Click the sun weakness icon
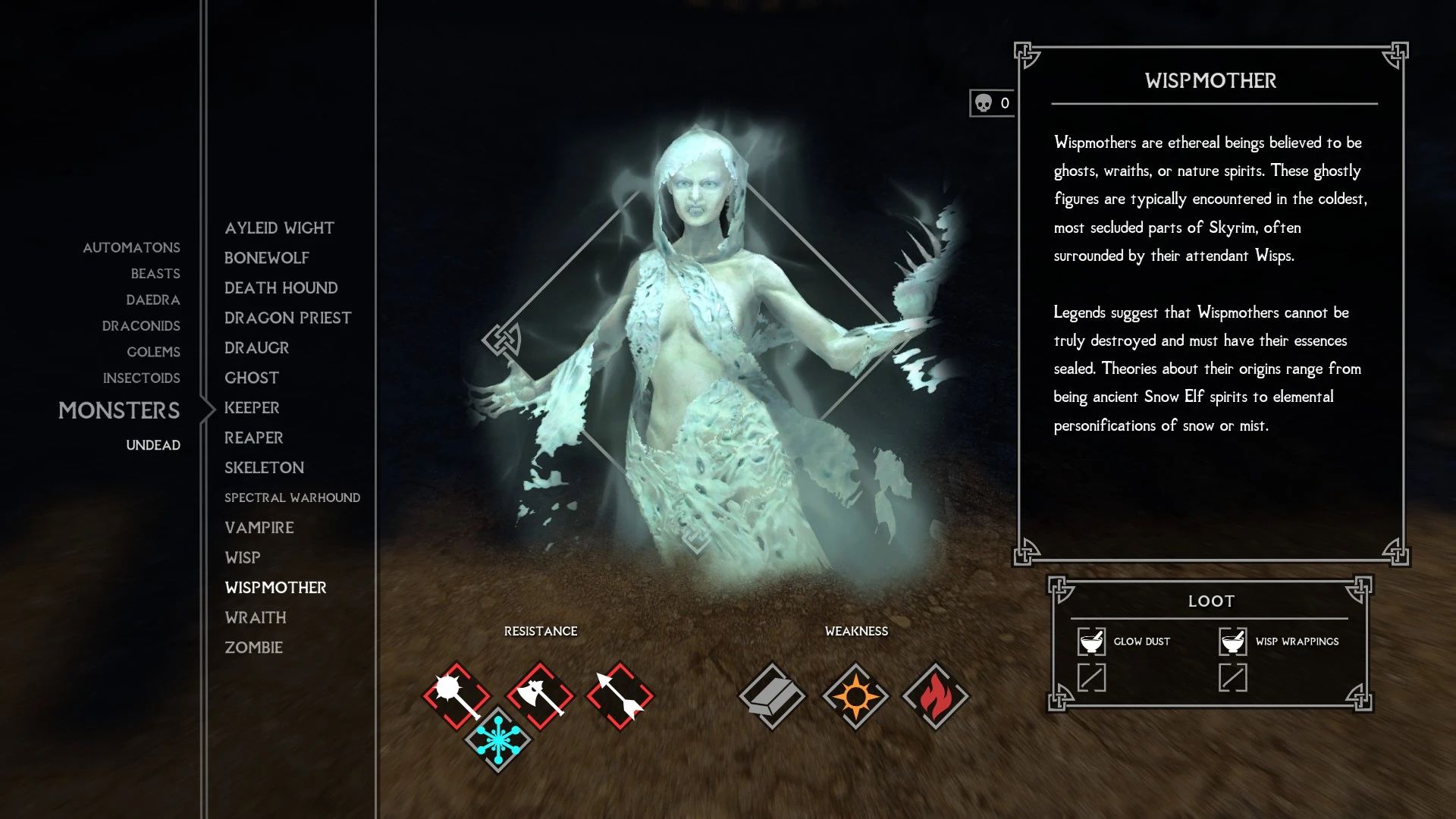This screenshot has width=1456, height=819. (858, 695)
